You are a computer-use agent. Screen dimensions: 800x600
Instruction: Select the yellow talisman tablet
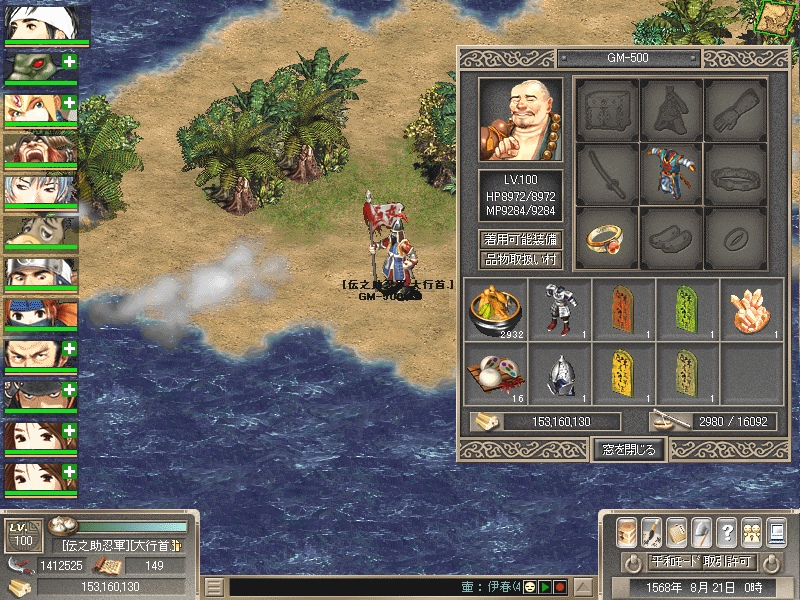click(623, 374)
